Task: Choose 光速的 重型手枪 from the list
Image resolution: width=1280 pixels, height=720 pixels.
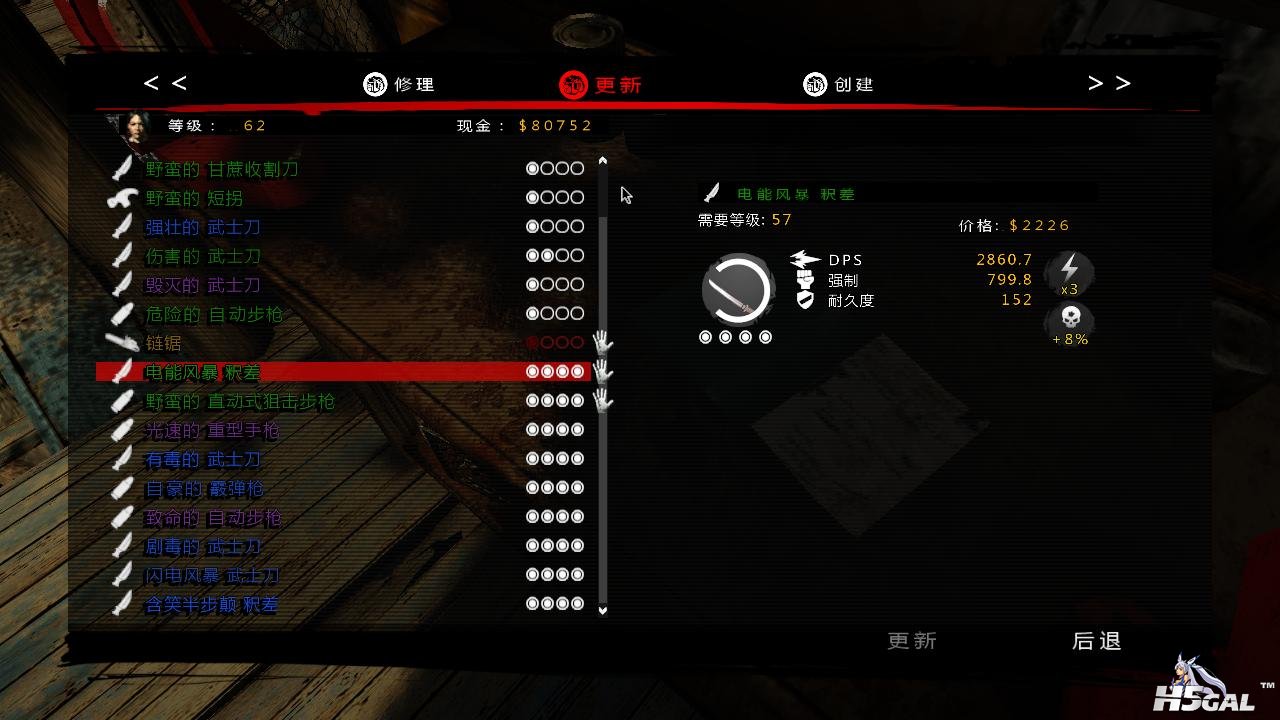Action: (x=212, y=430)
